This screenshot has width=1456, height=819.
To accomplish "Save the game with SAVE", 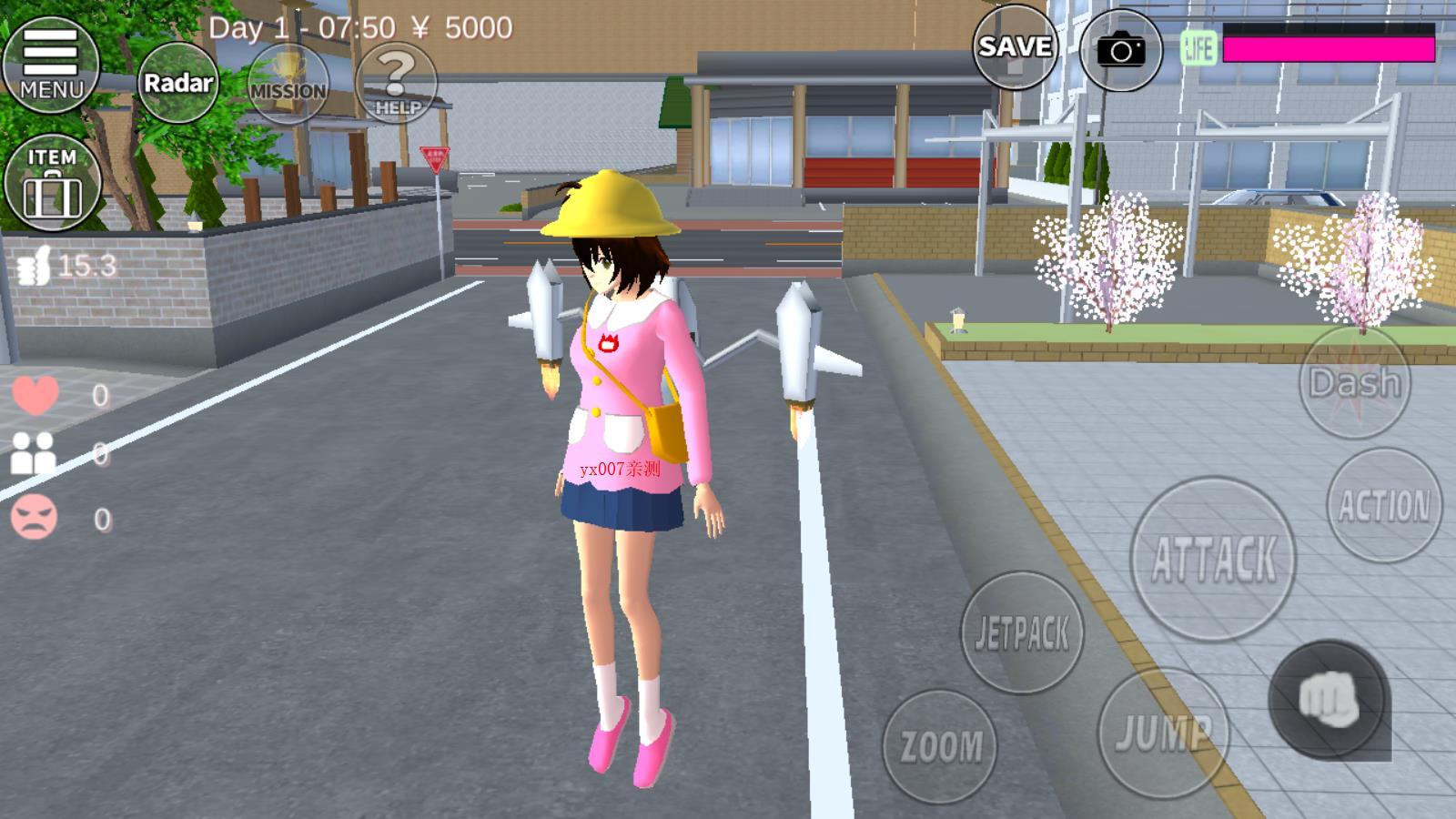I will pos(1013,47).
